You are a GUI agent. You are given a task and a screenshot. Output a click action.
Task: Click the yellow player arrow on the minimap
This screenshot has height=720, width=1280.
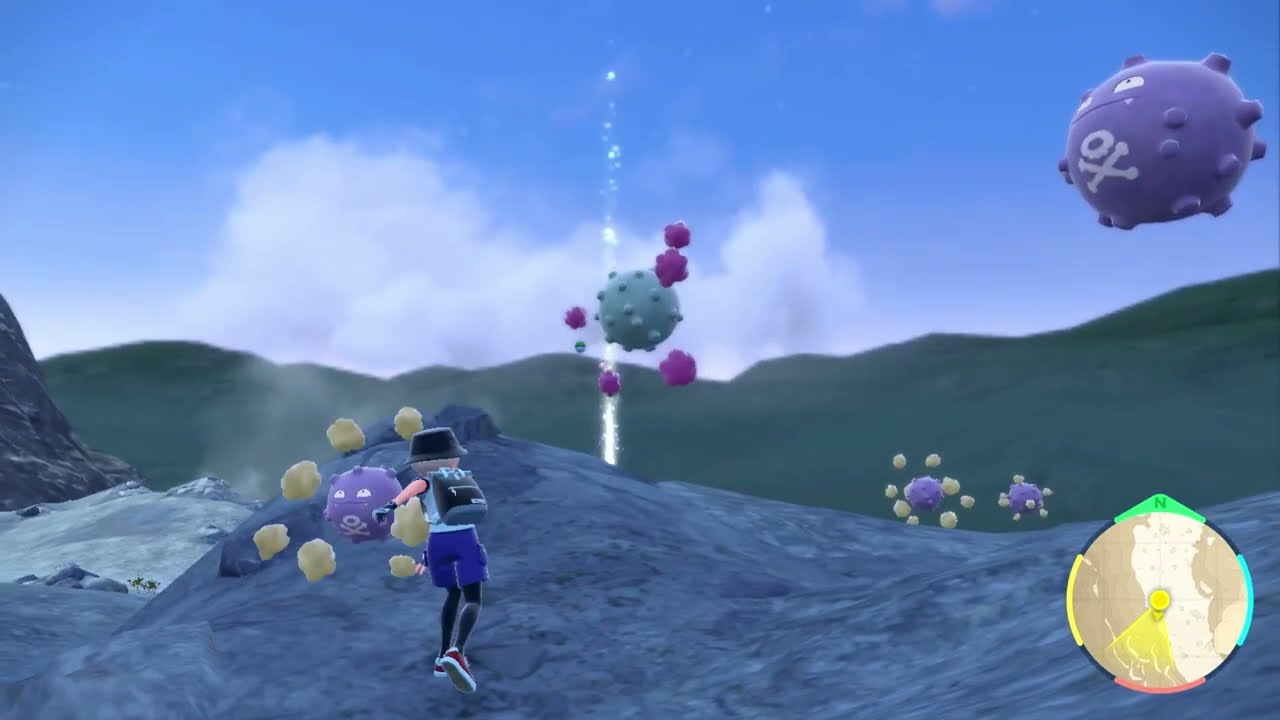(1158, 600)
